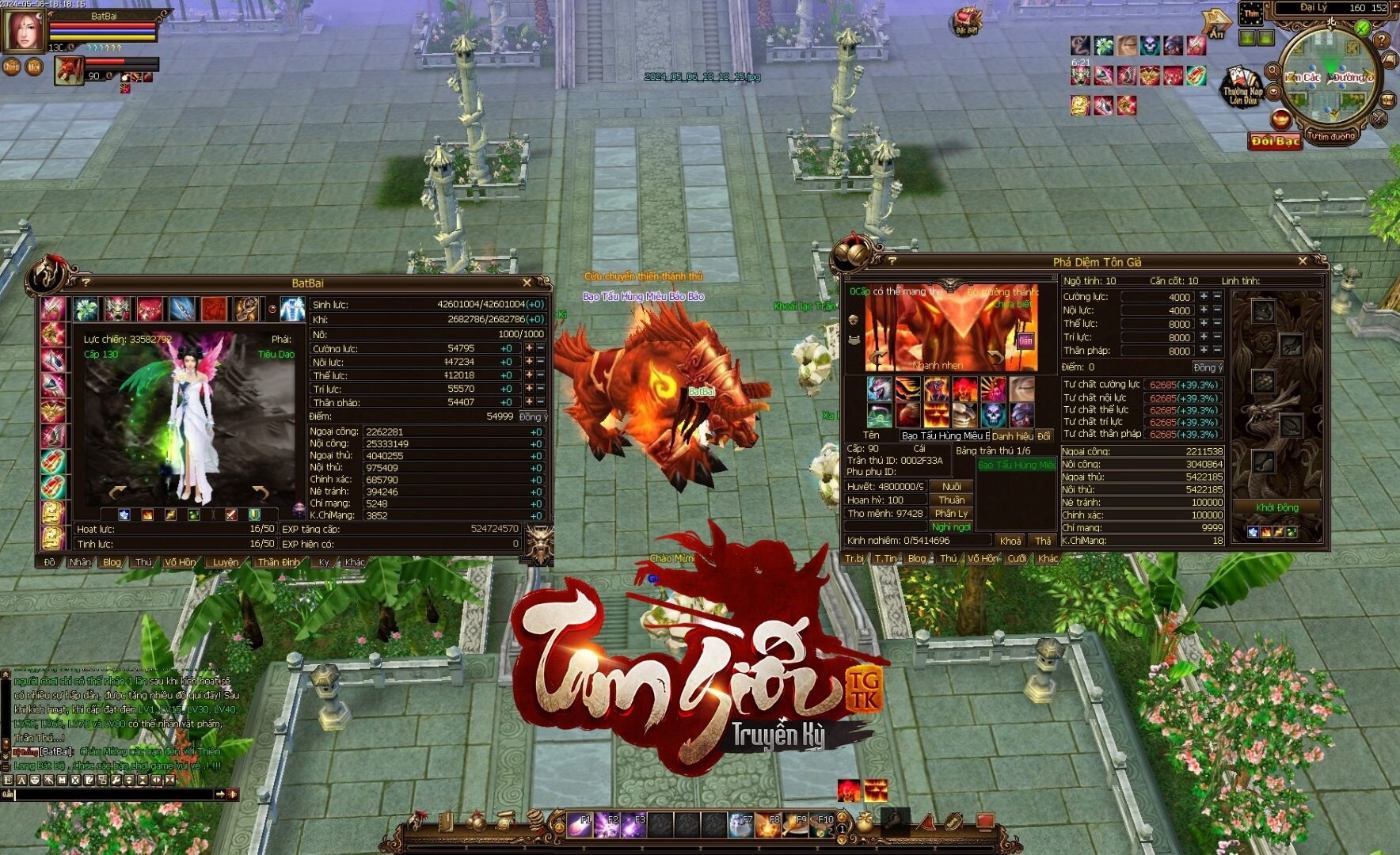Image resolution: width=1400 pixels, height=855 pixels.
Task: Click the Nuôi feed pet button
Action: [951, 486]
